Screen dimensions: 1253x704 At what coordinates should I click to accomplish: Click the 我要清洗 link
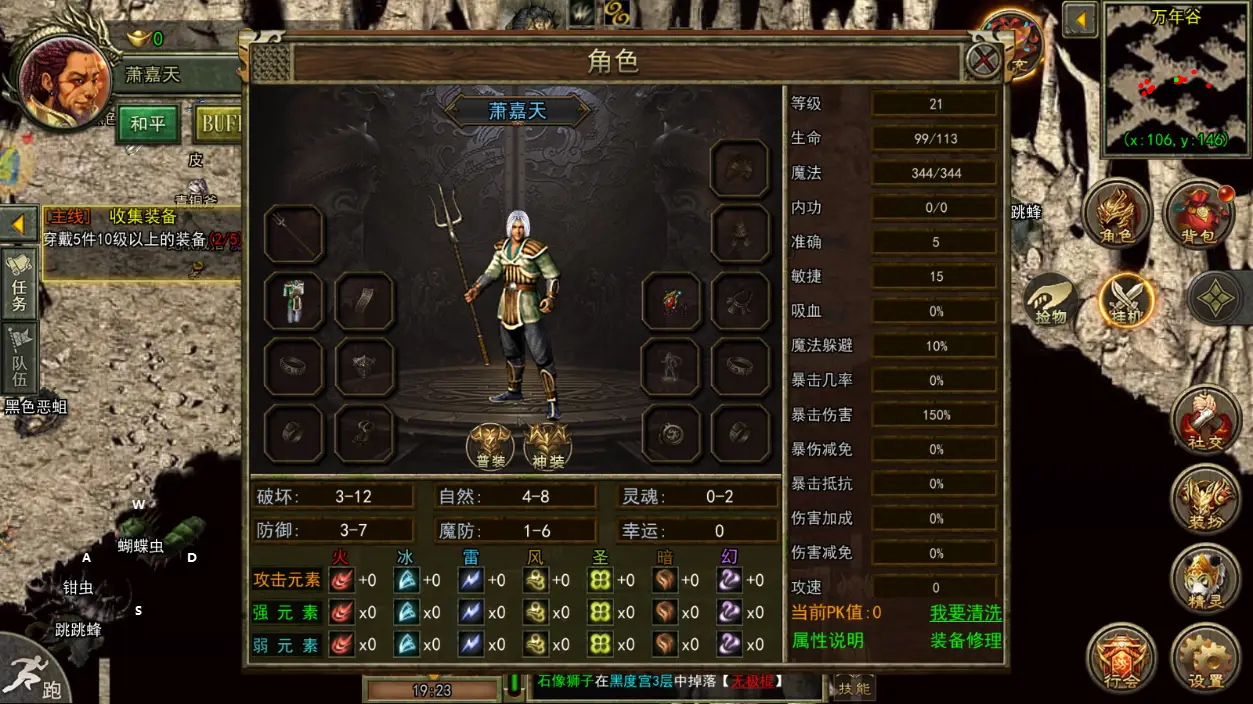pos(965,612)
